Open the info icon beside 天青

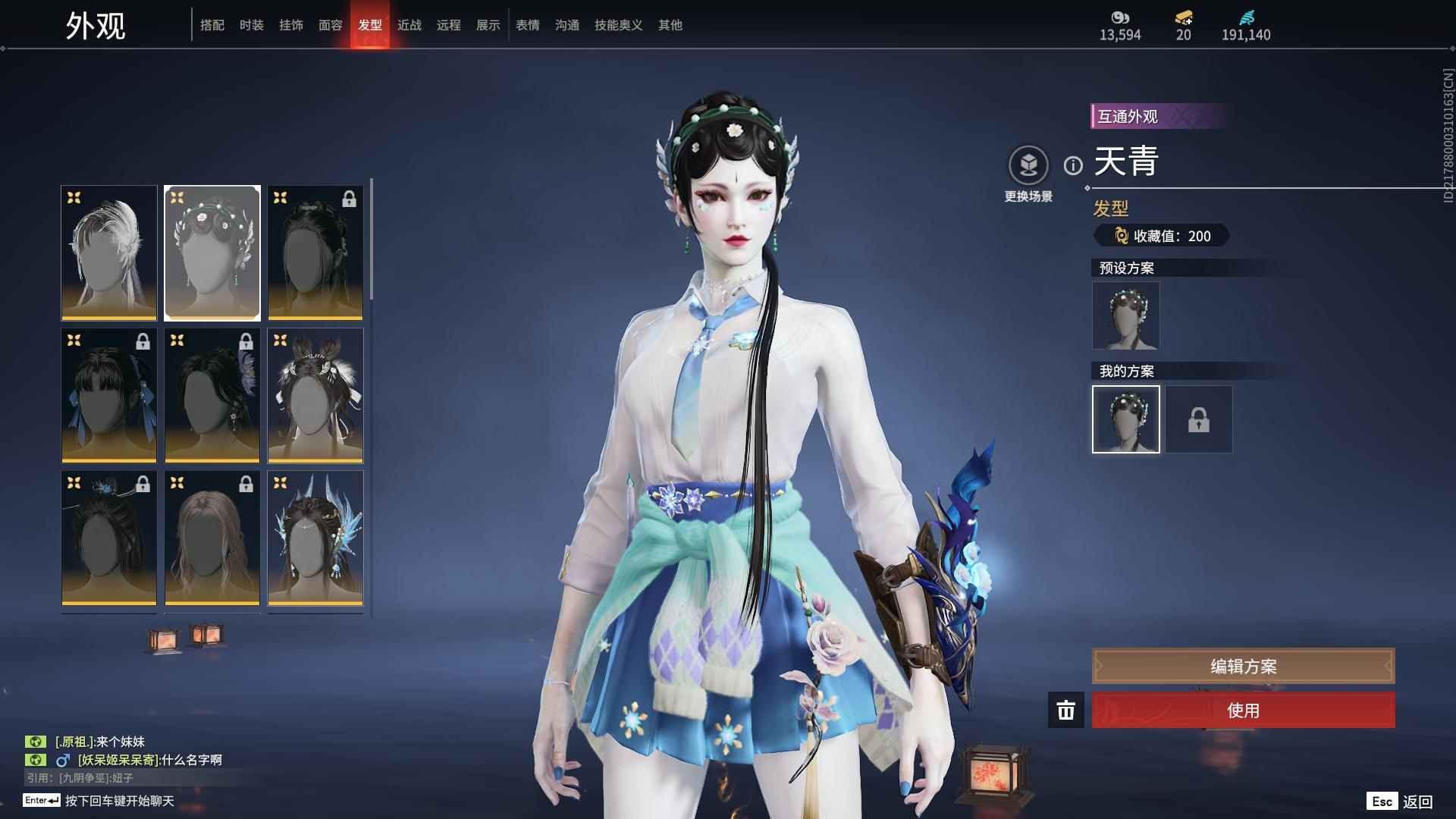click(1073, 165)
